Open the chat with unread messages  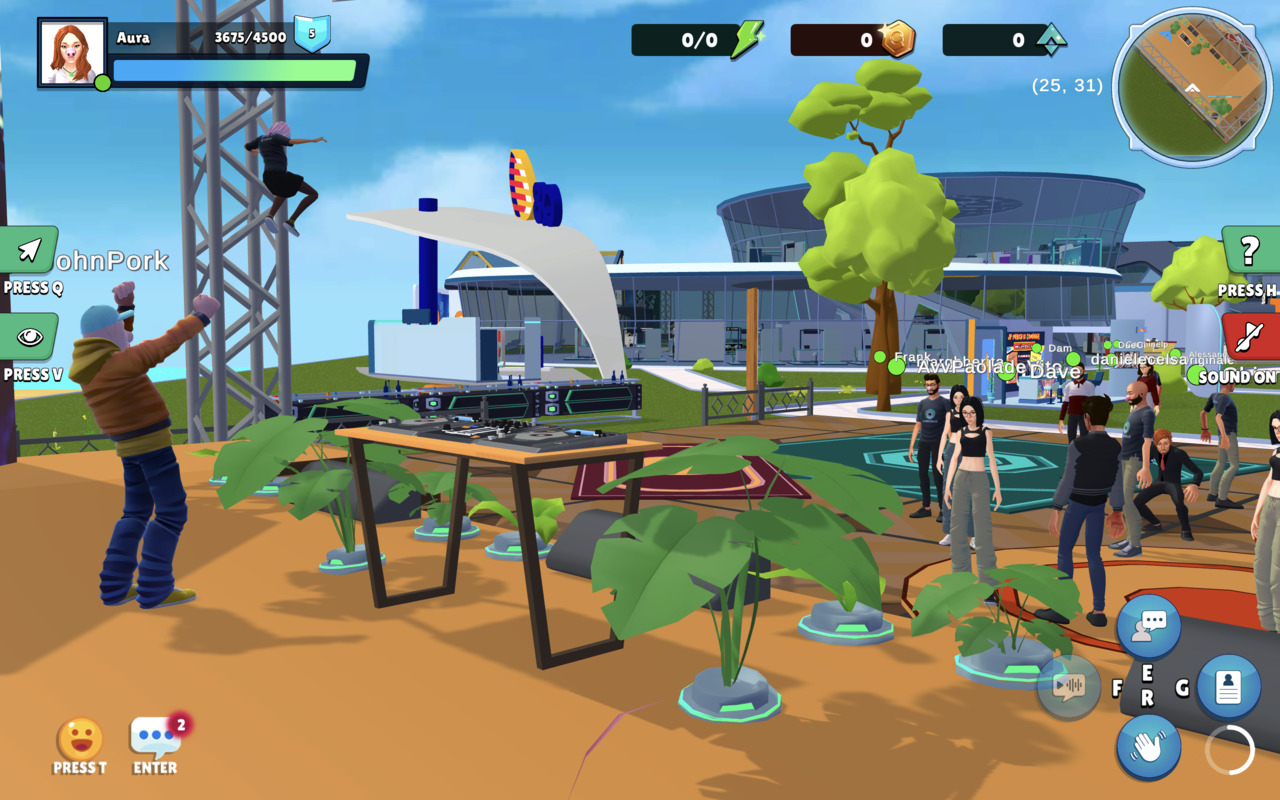[156, 738]
